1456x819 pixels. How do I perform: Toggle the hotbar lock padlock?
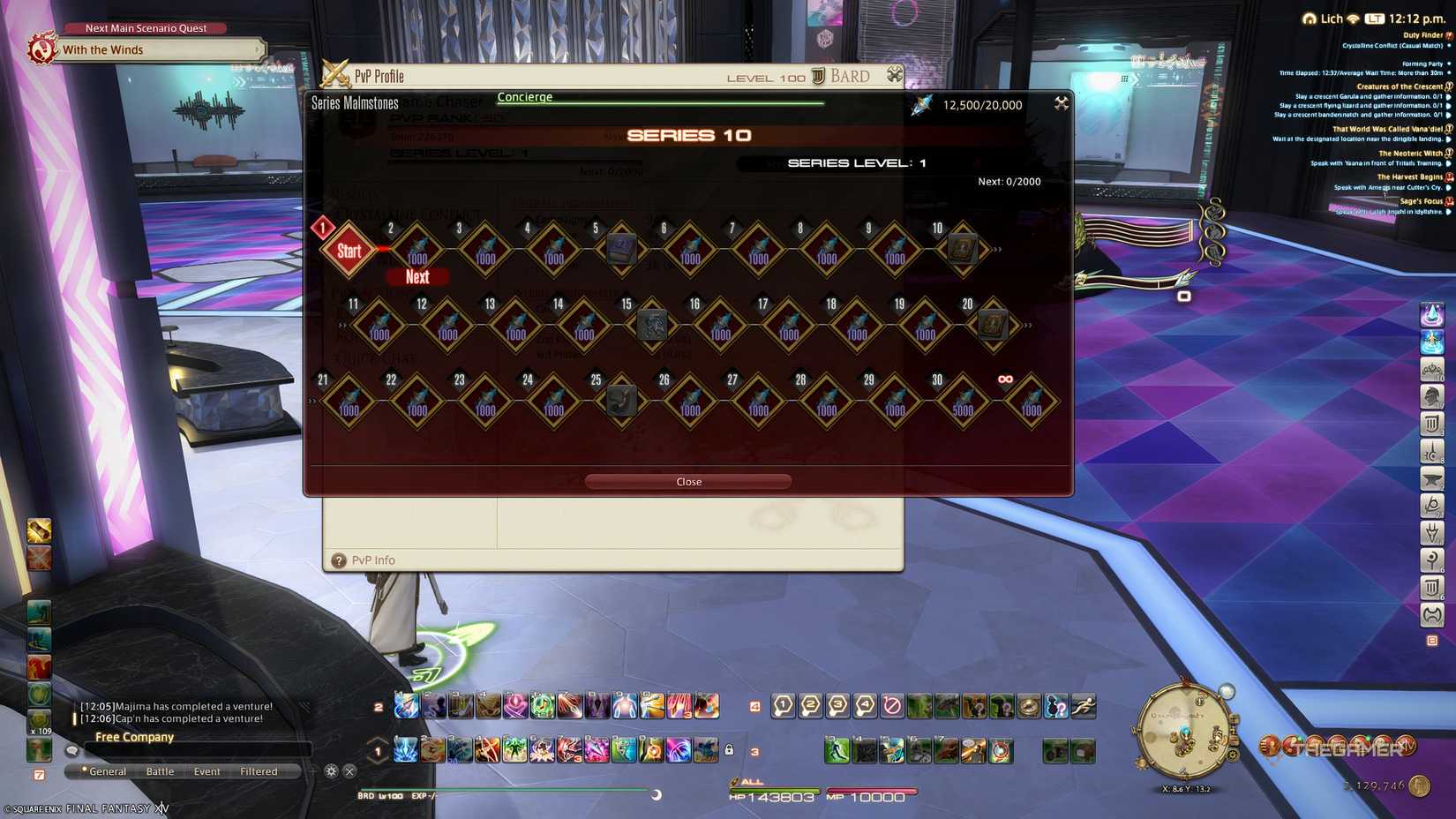pos(729,750)
